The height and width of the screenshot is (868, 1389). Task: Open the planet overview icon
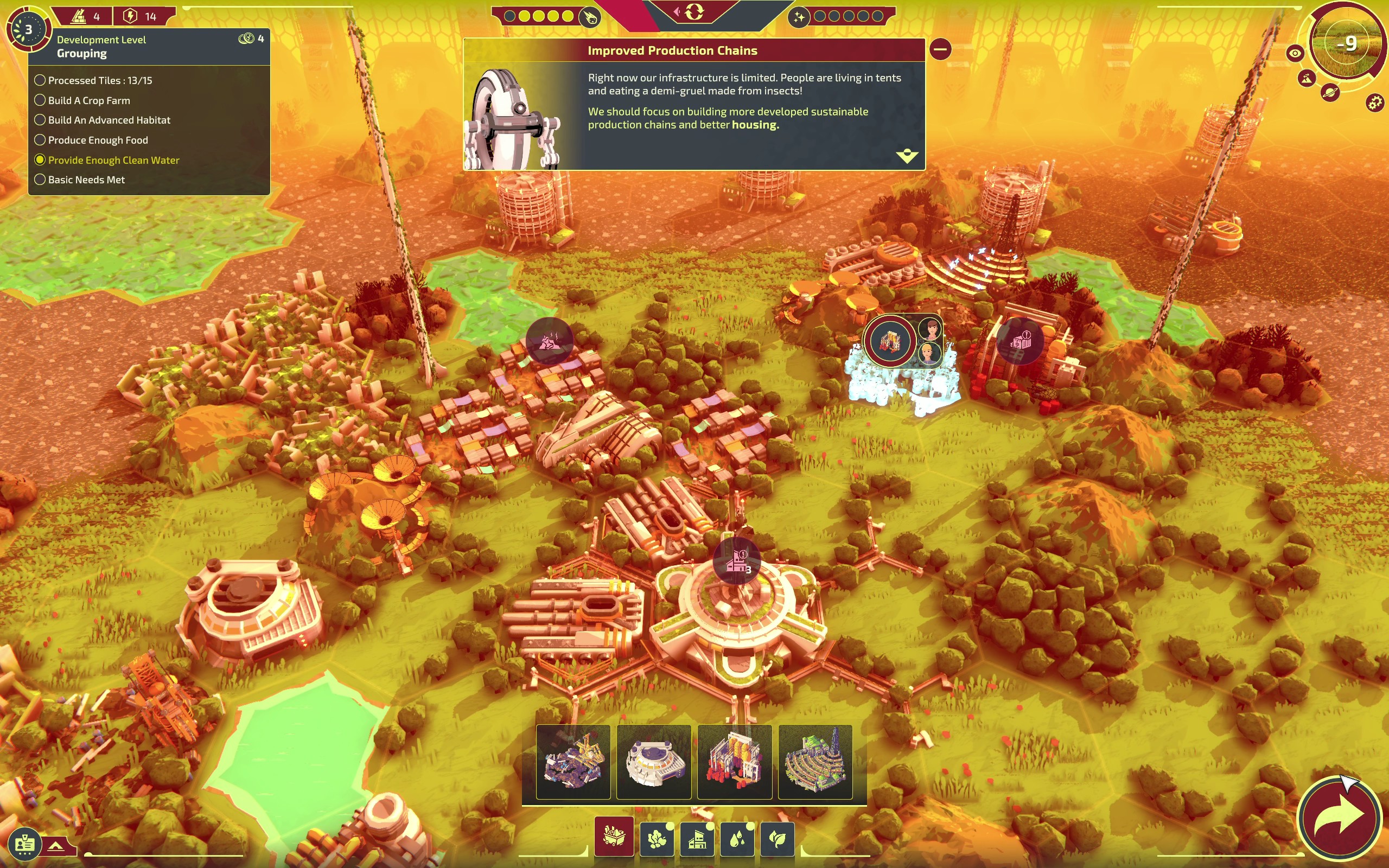1329,92
